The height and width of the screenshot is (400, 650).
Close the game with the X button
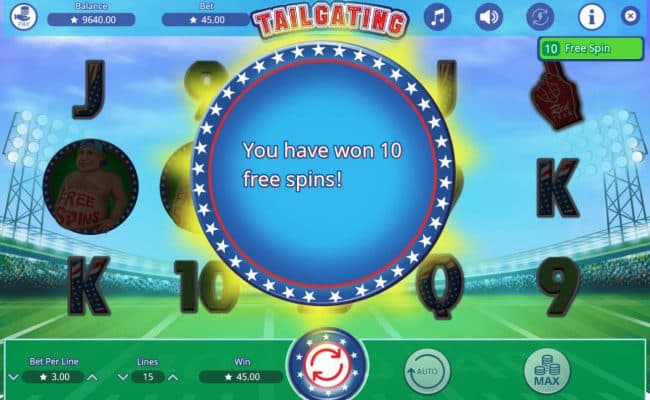click(630, 16)
